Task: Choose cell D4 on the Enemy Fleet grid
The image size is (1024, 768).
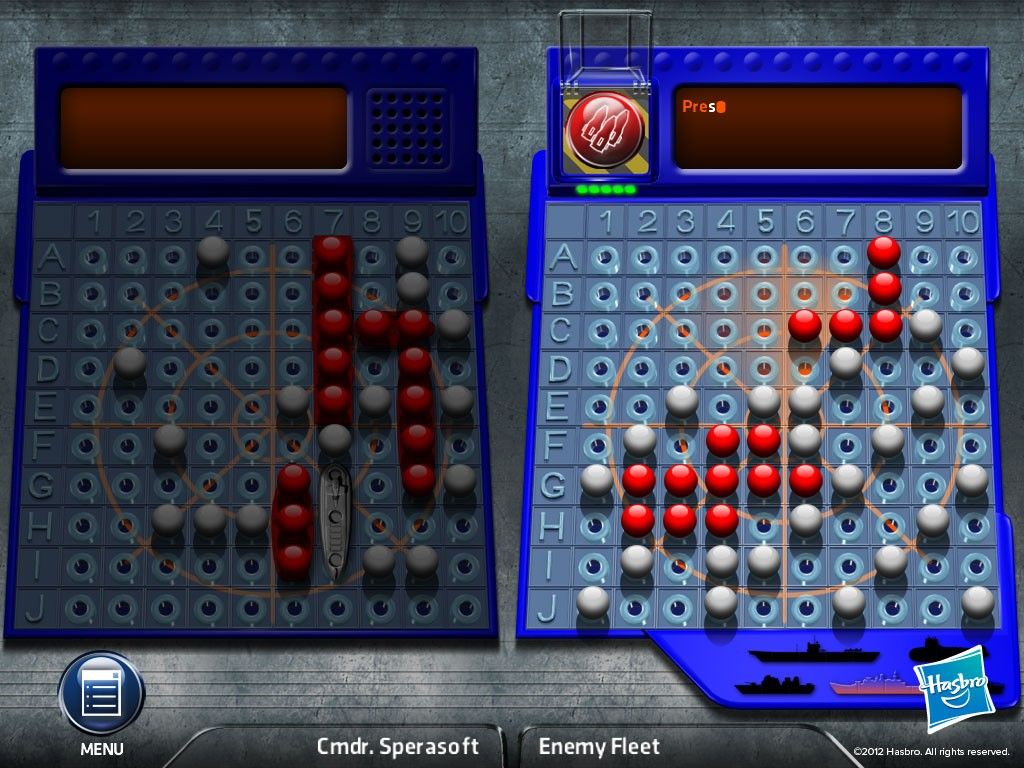Action: click(724, 369)
